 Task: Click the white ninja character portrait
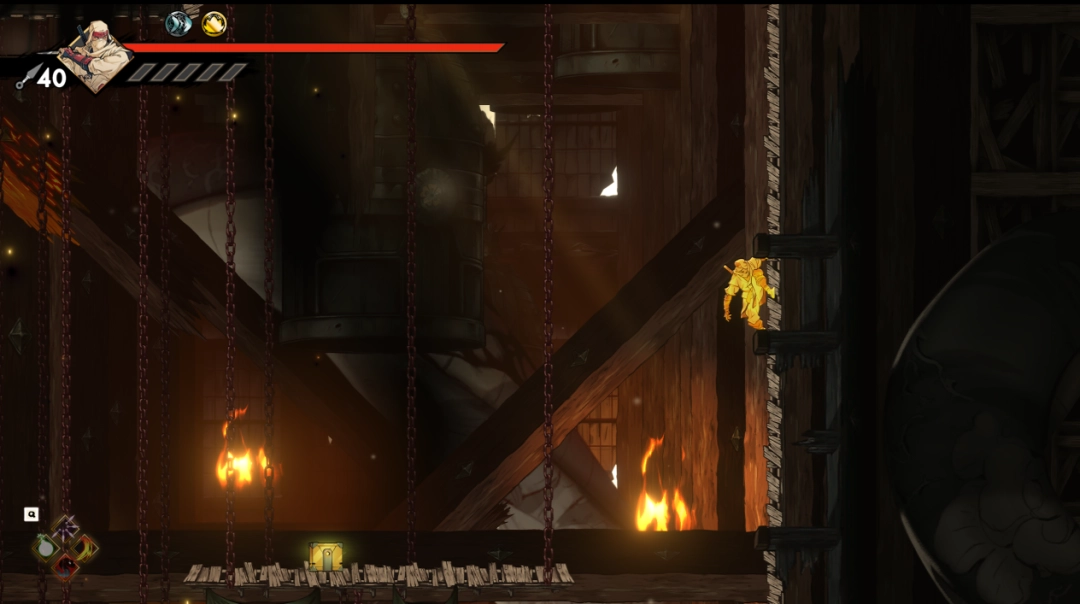point(94,54)
